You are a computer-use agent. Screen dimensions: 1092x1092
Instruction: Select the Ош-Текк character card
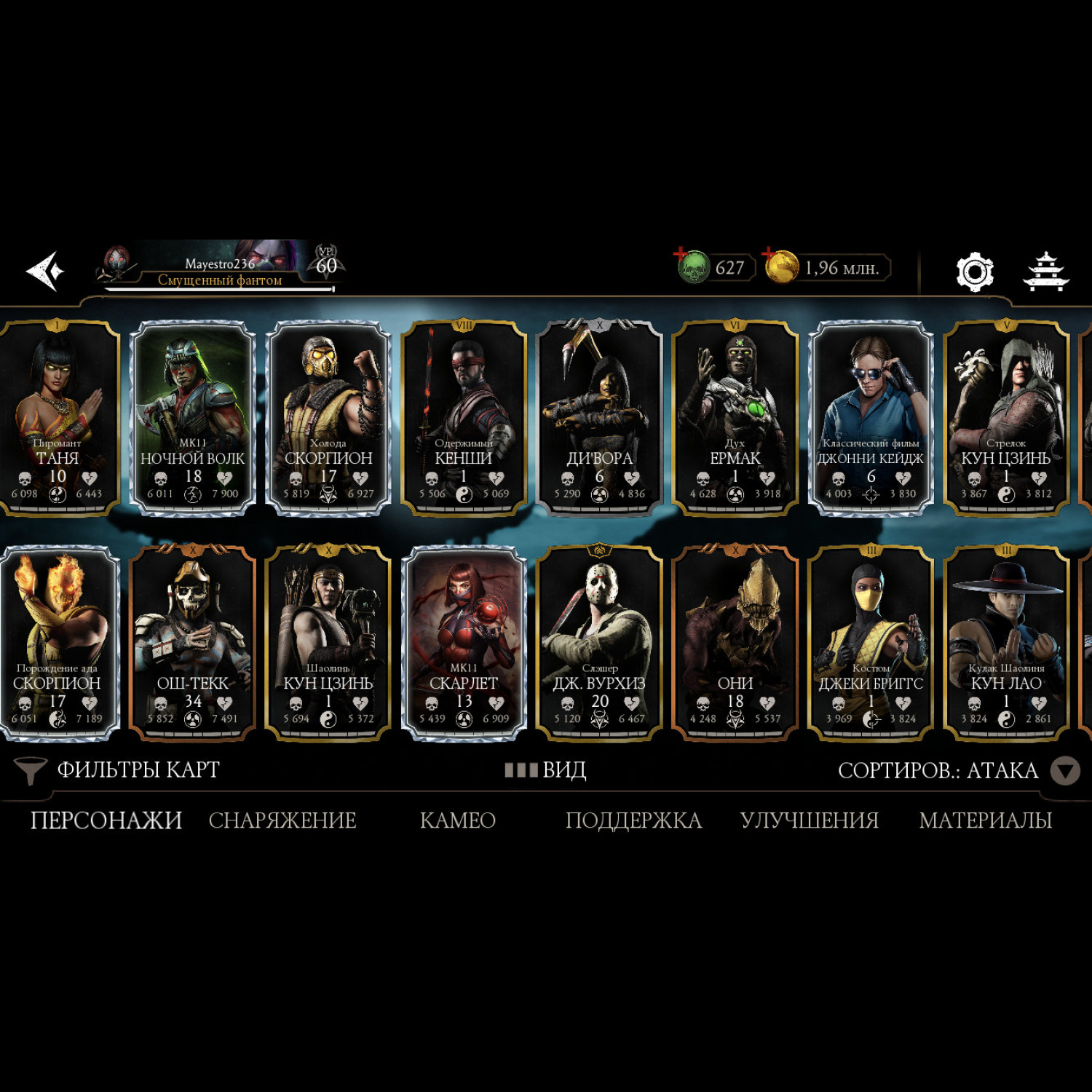tap(193, 644)
